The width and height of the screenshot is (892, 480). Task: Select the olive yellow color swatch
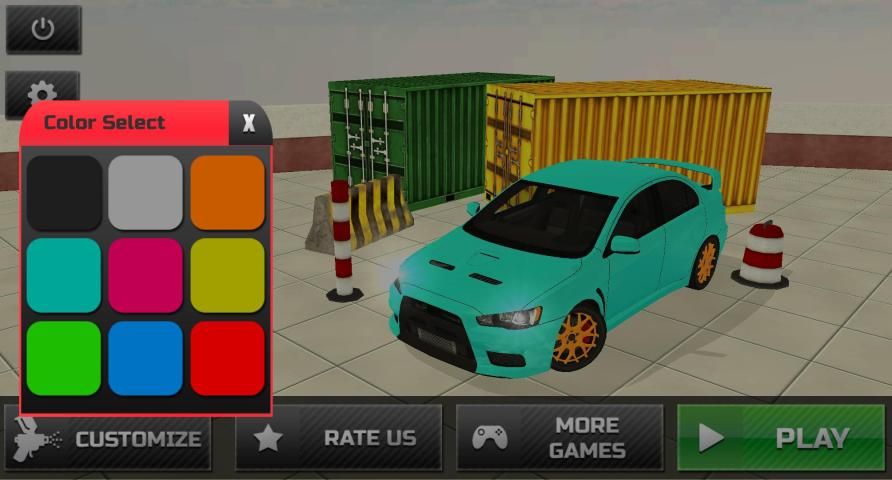[x=228, y=275]
